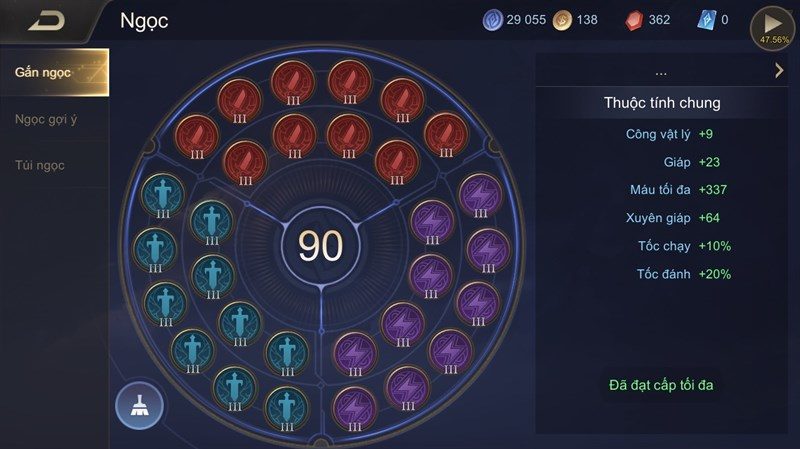Tap the level 90 center circle
The width and height of the screenshot is (800, 449).
[320, 246]
